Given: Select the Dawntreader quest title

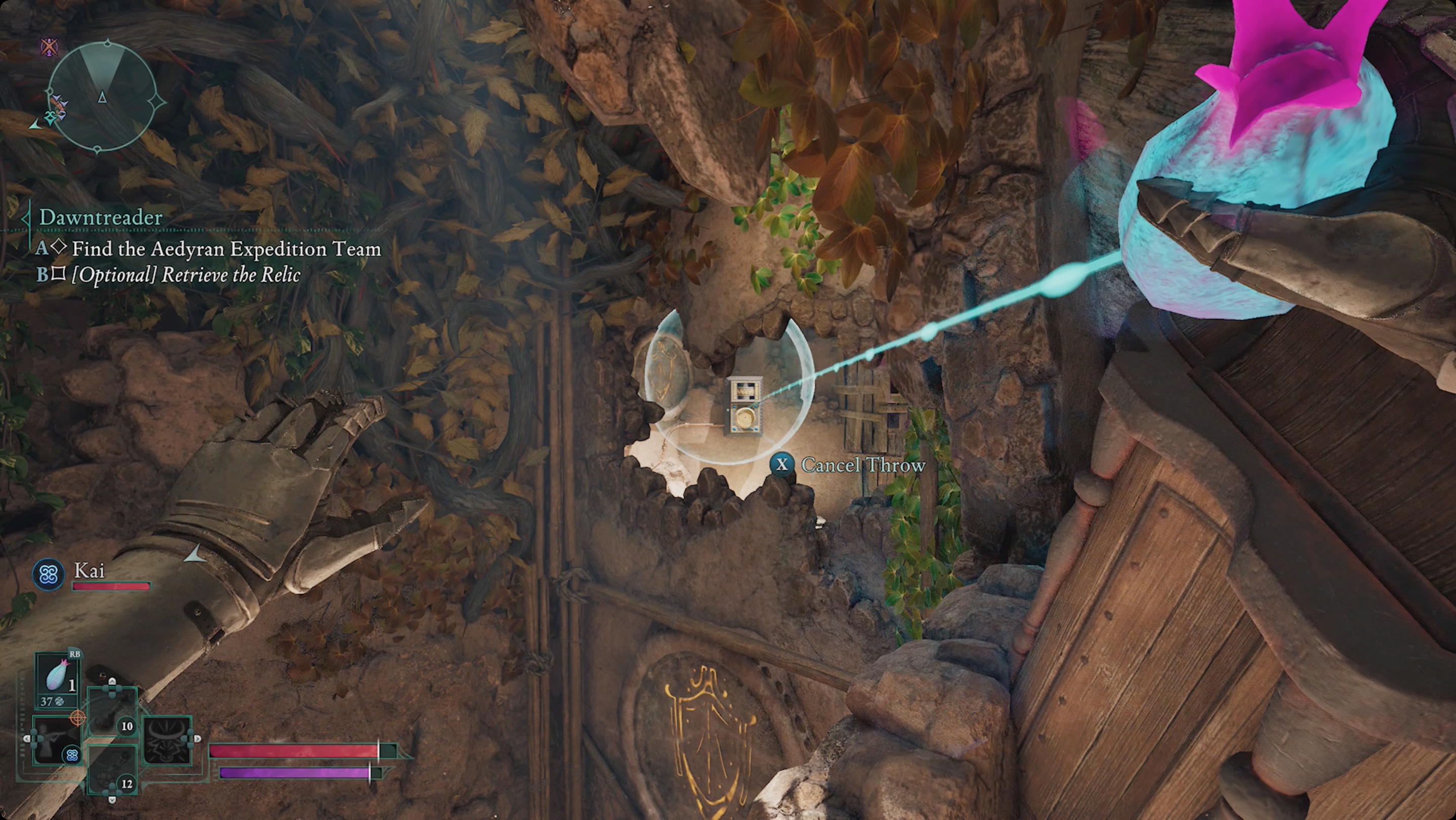Looking at the screenshot, I should pos(101,217).
